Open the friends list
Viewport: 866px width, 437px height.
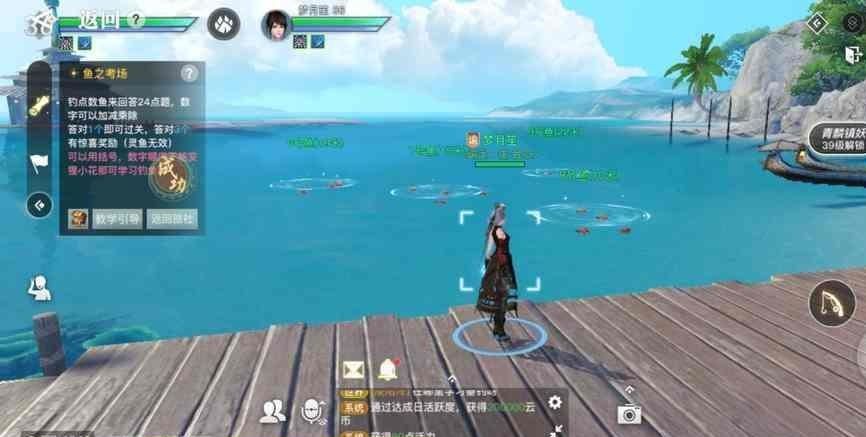click(272, 410)
